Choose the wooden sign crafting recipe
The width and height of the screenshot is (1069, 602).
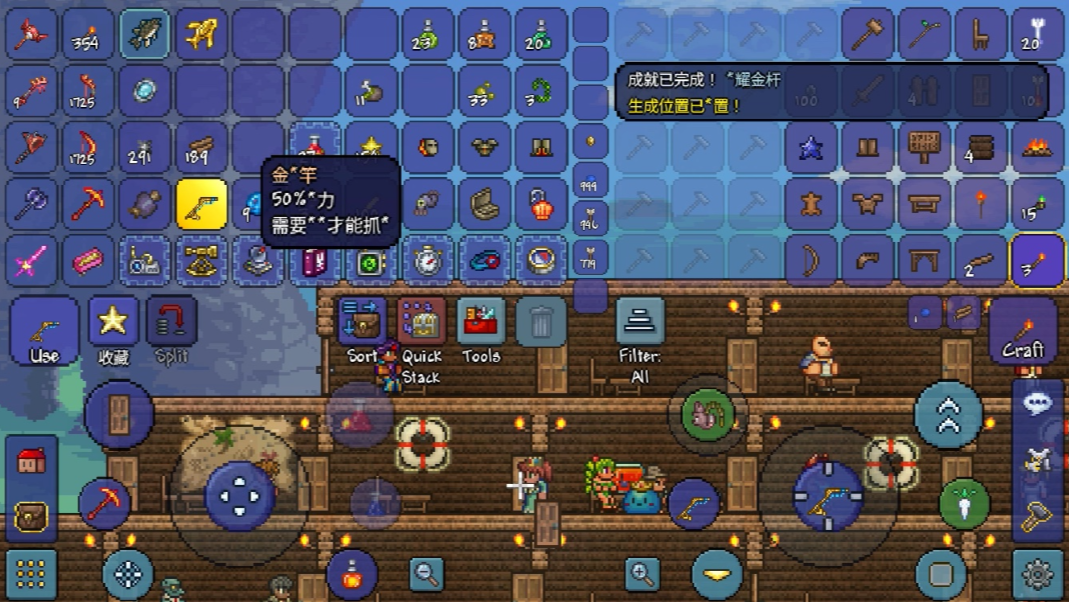(x=923, y=148)
